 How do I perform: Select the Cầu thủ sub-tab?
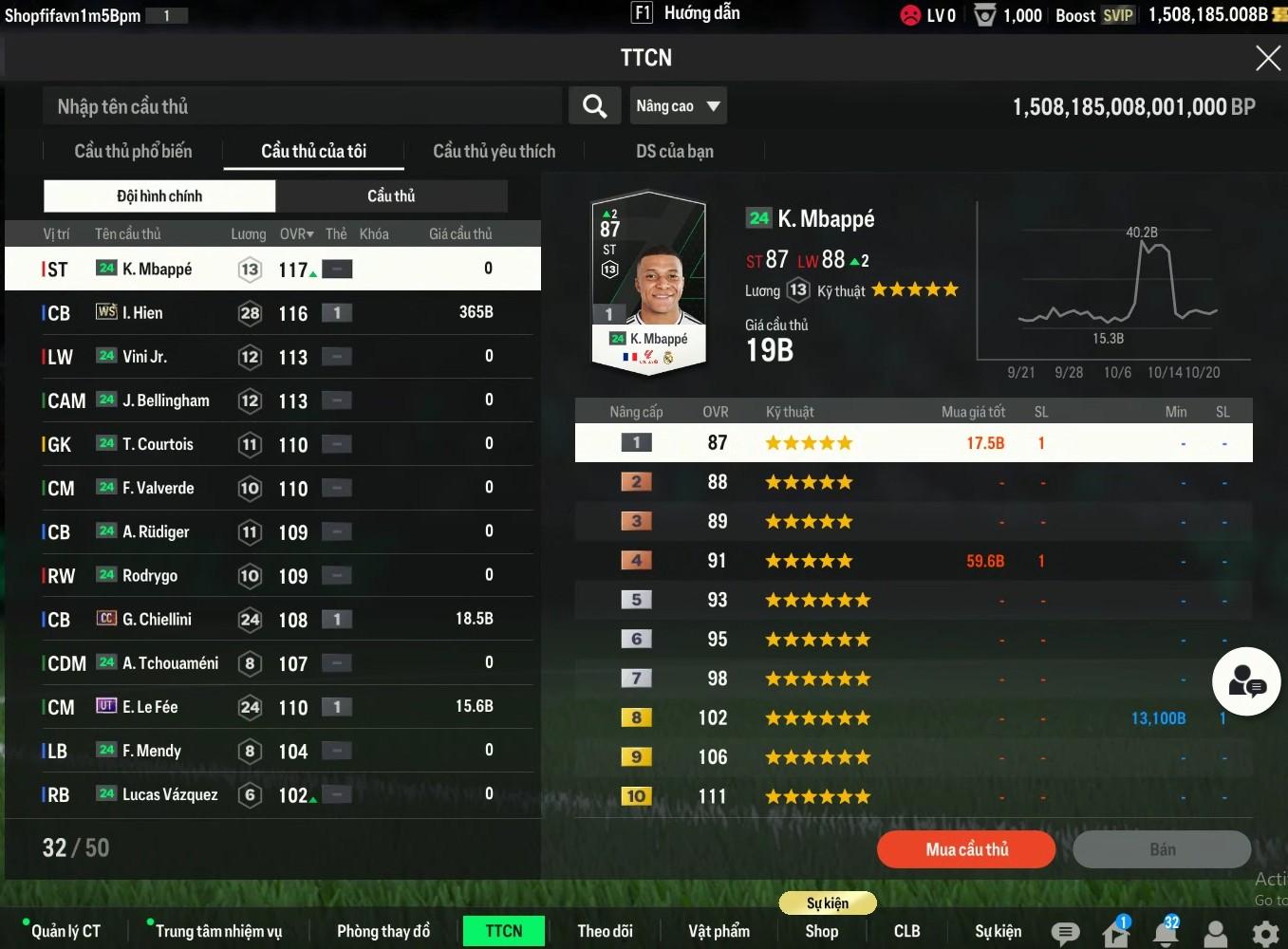tap(391, 196)
